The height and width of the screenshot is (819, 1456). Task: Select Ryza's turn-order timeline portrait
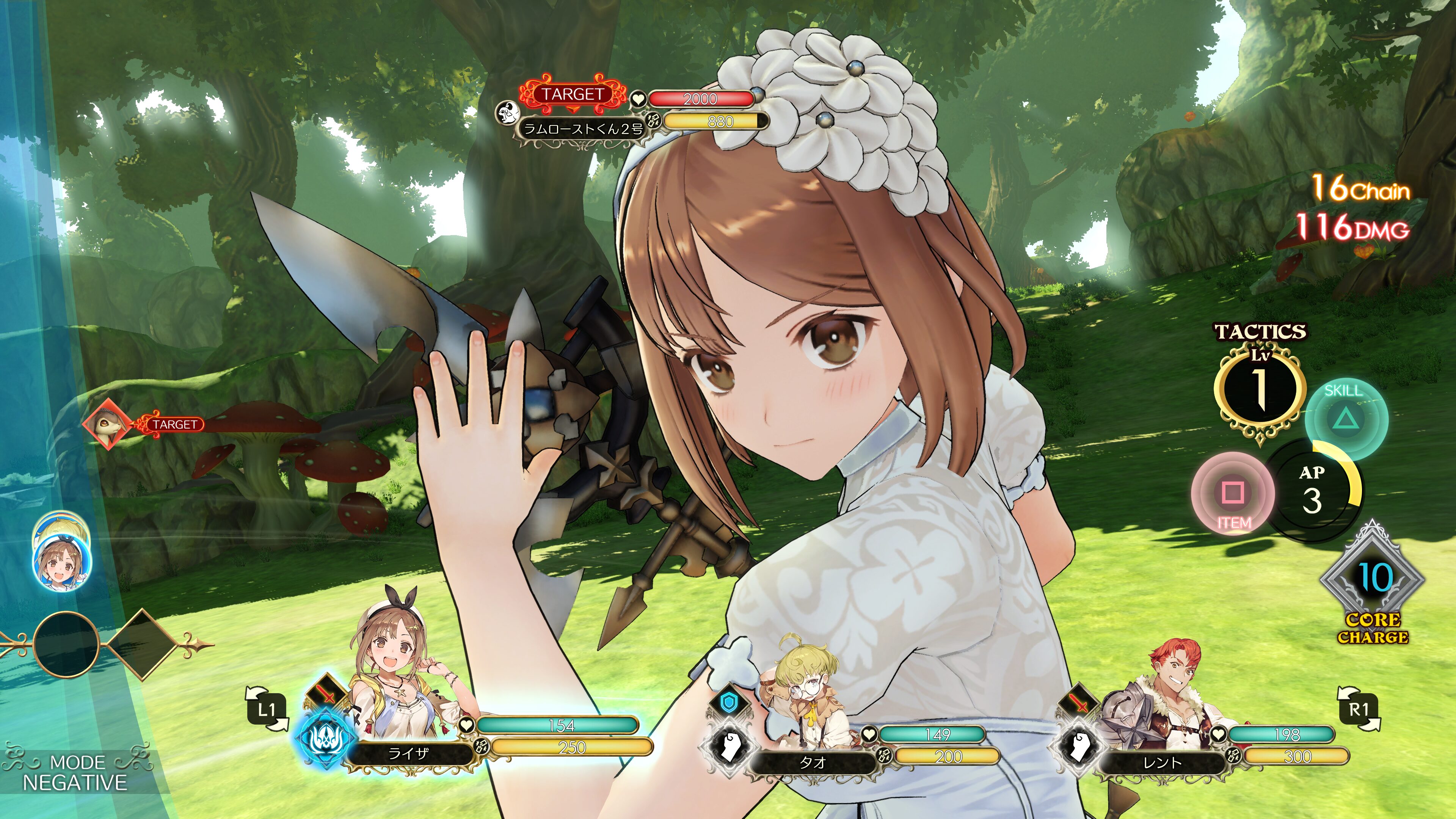pos(61,564)
